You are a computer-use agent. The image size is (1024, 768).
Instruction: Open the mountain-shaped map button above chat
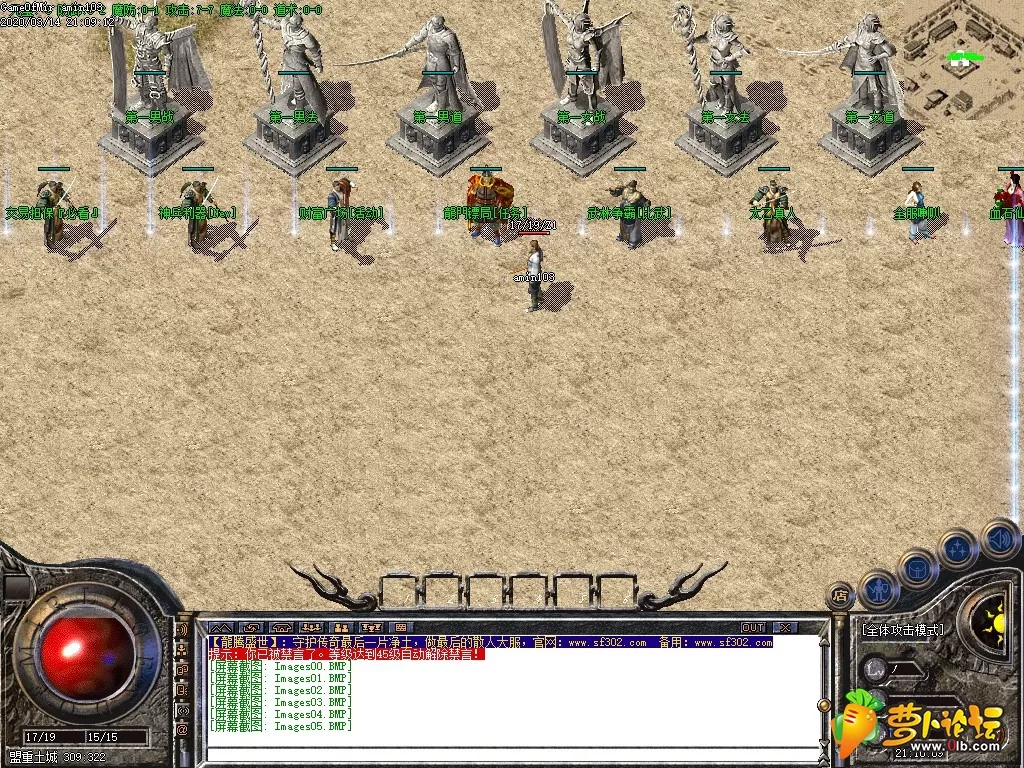[x=220, y=628]
